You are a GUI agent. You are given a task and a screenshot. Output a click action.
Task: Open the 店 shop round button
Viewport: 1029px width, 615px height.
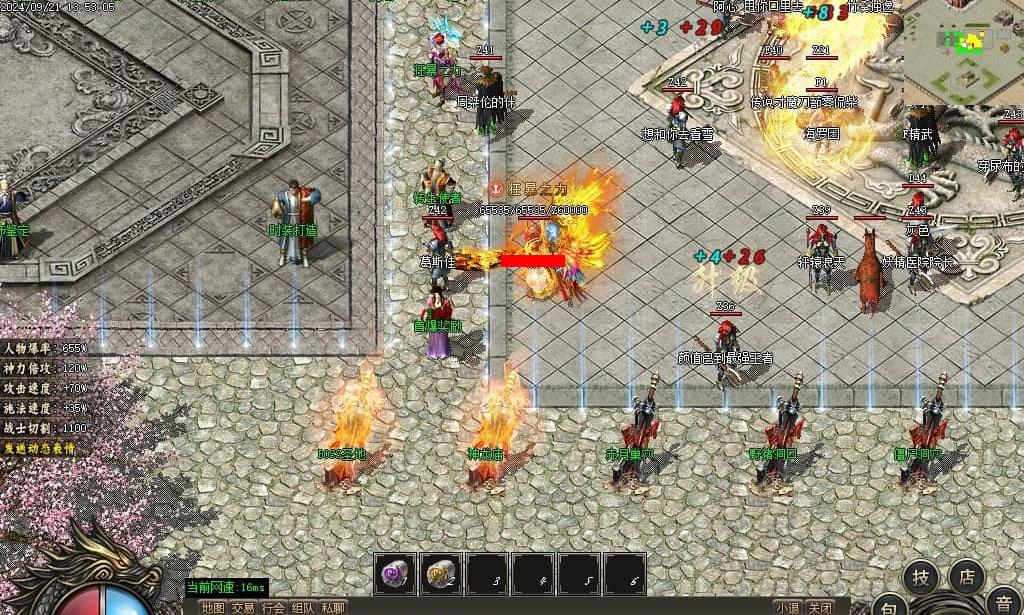pos(966,576)
